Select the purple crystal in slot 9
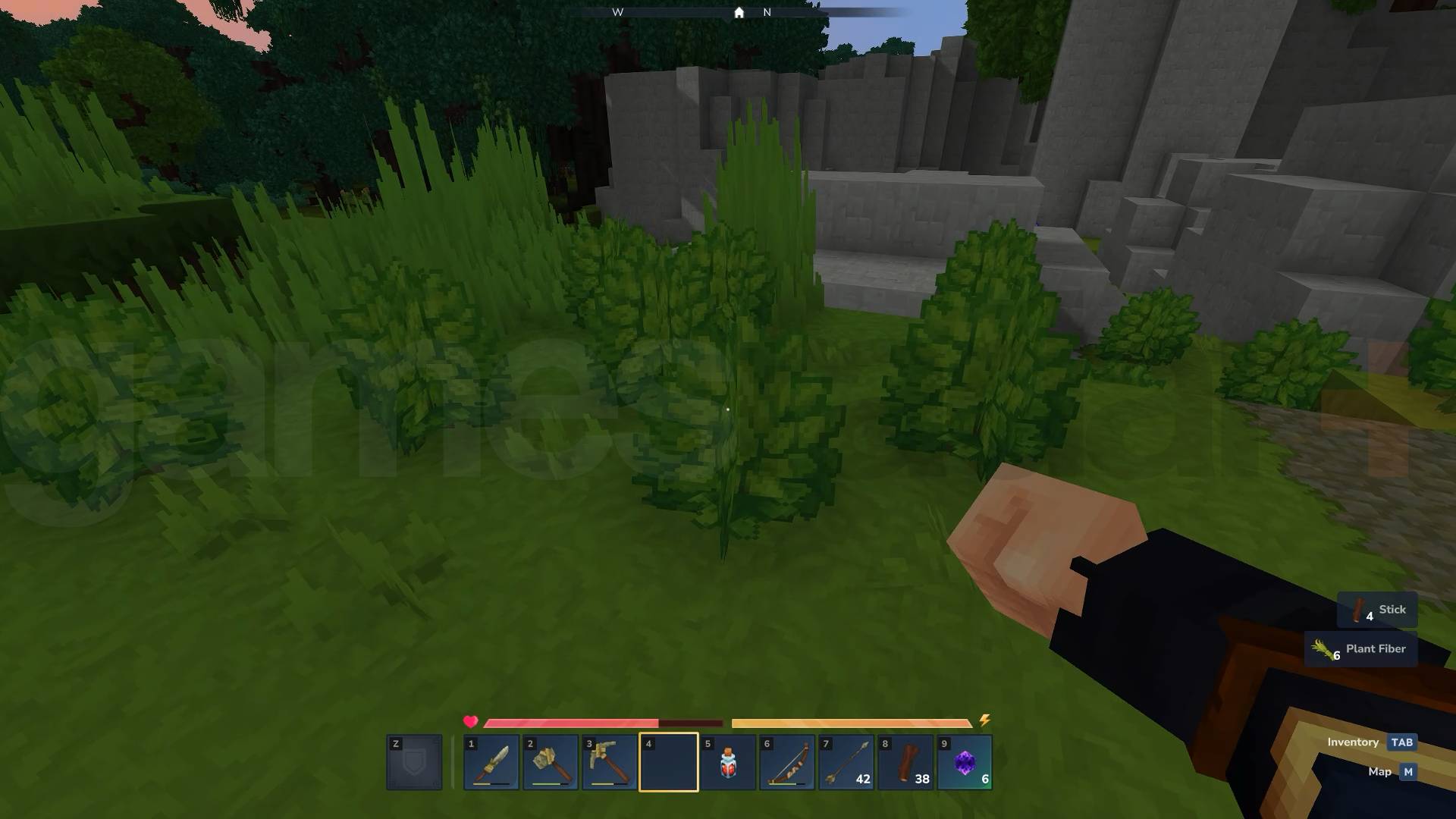The height and width of the screenshot is (819, 1456). (x=965, y=762)
